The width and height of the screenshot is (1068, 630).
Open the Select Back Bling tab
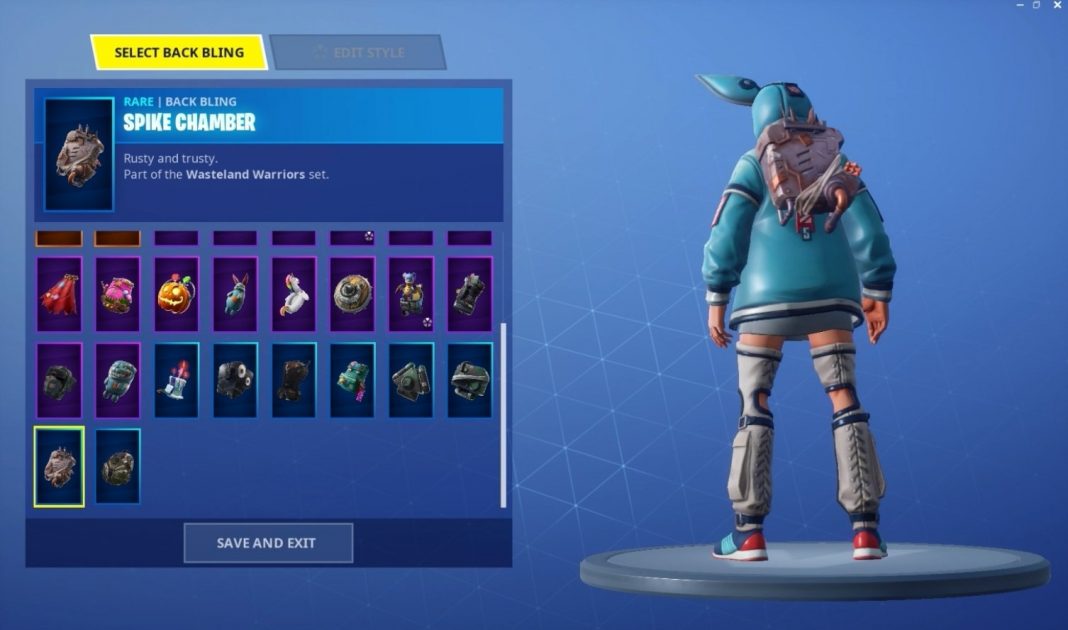[x=179, y=52]
